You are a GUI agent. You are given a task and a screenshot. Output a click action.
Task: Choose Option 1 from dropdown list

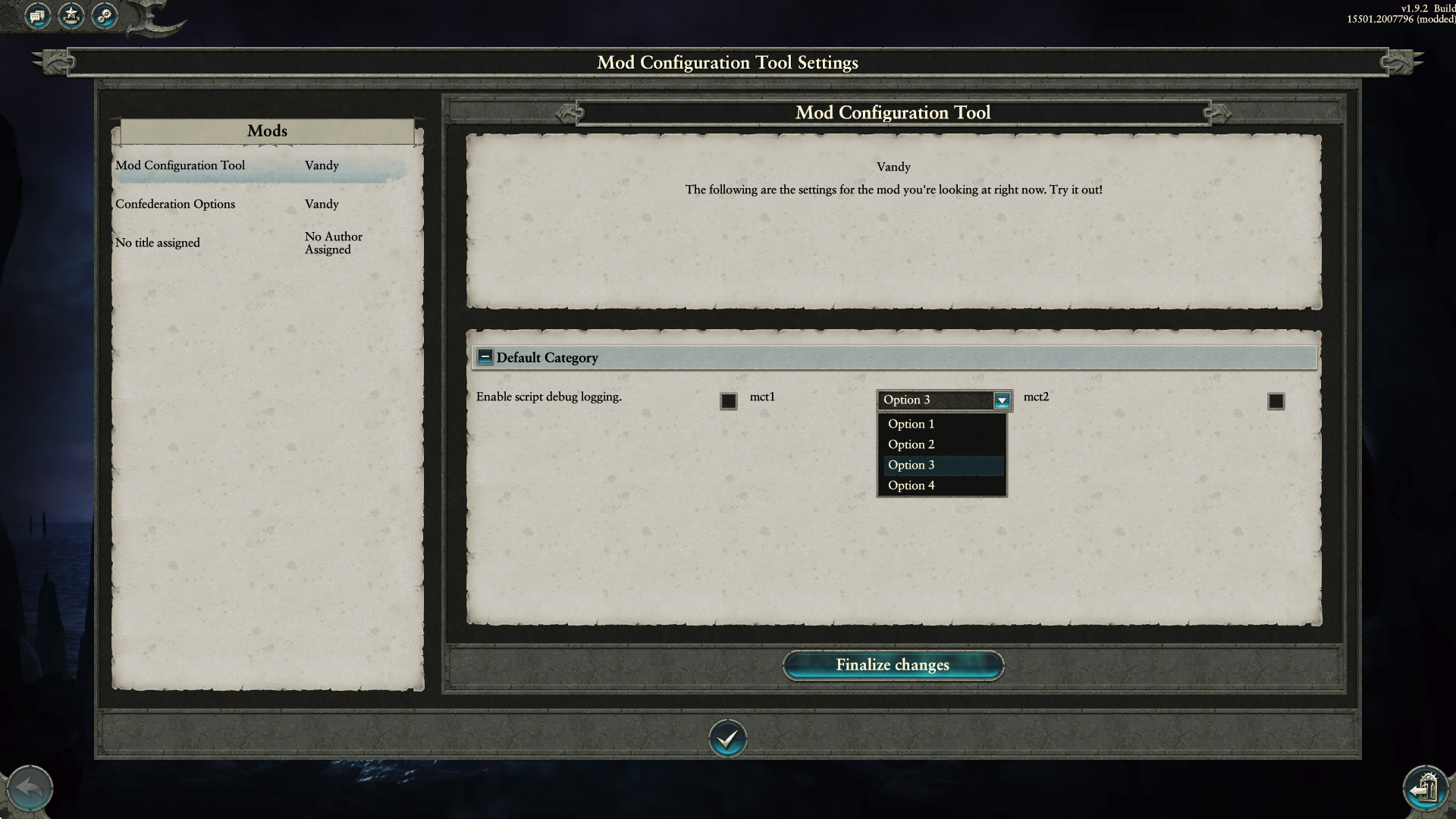pyautogui.click(x=911, y=424)
